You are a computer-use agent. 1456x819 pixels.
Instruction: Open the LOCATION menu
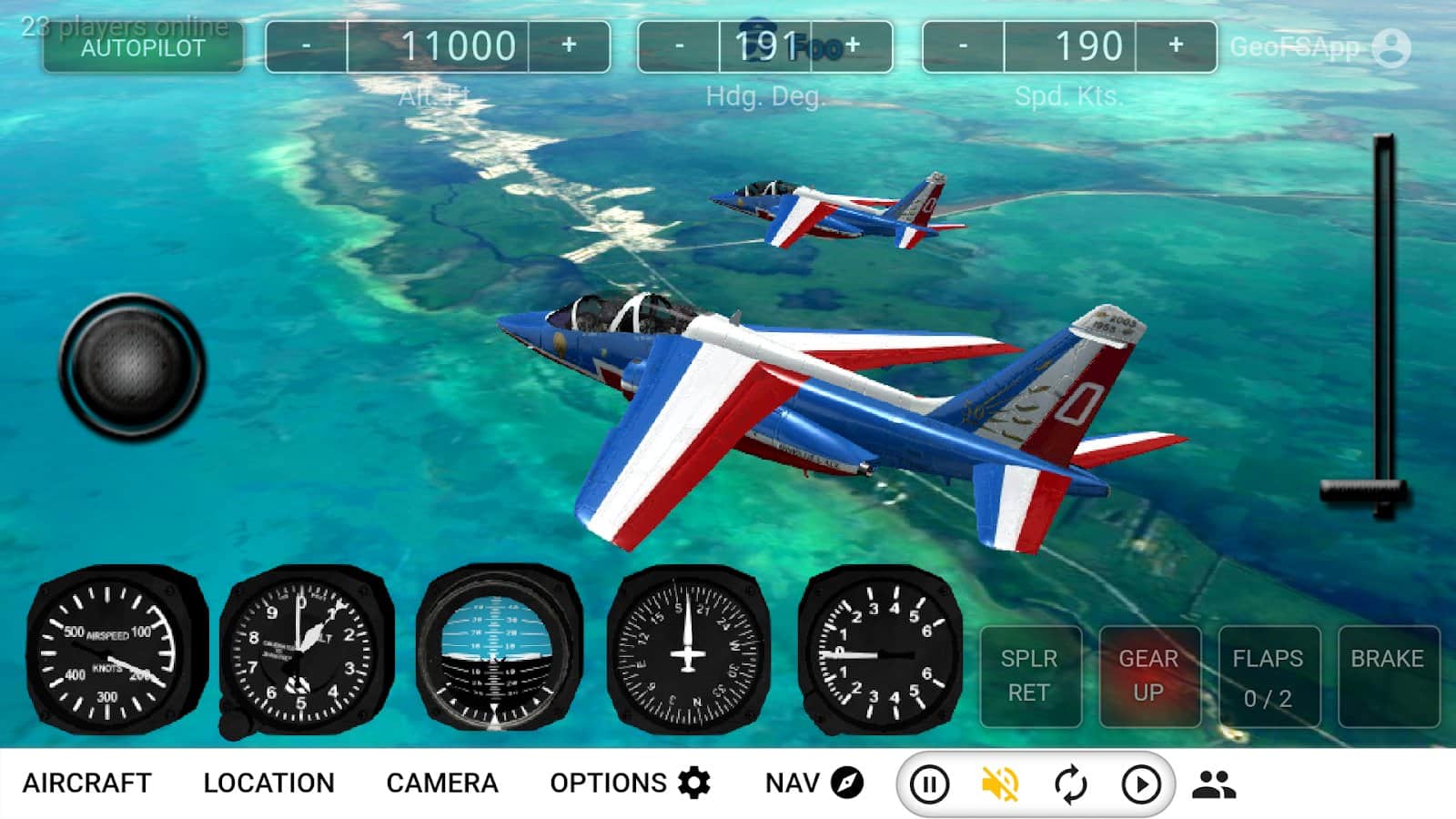pyautogui.click(x=268, y=783)
